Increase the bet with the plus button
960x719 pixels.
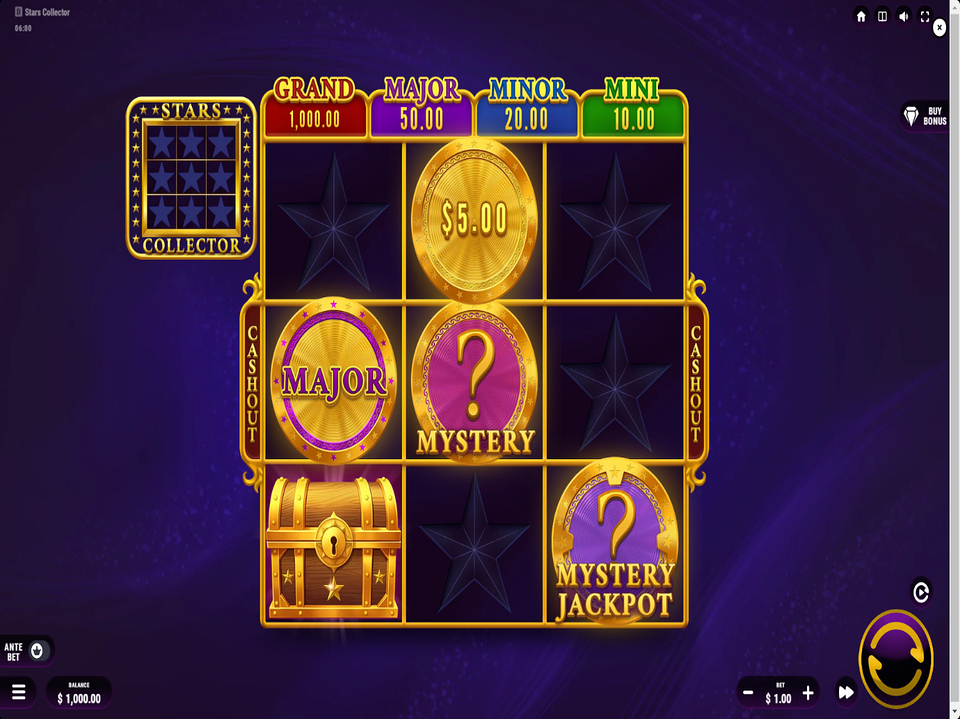click(808, 692)
